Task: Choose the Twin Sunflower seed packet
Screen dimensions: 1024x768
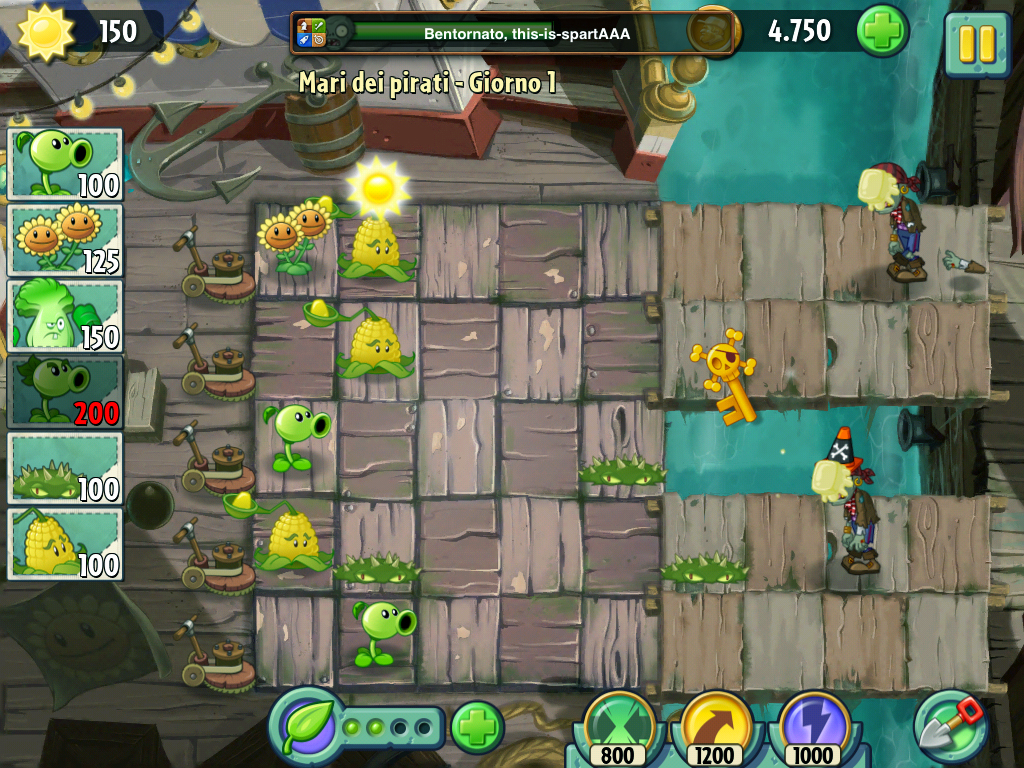Action: (x=65, y=239)
